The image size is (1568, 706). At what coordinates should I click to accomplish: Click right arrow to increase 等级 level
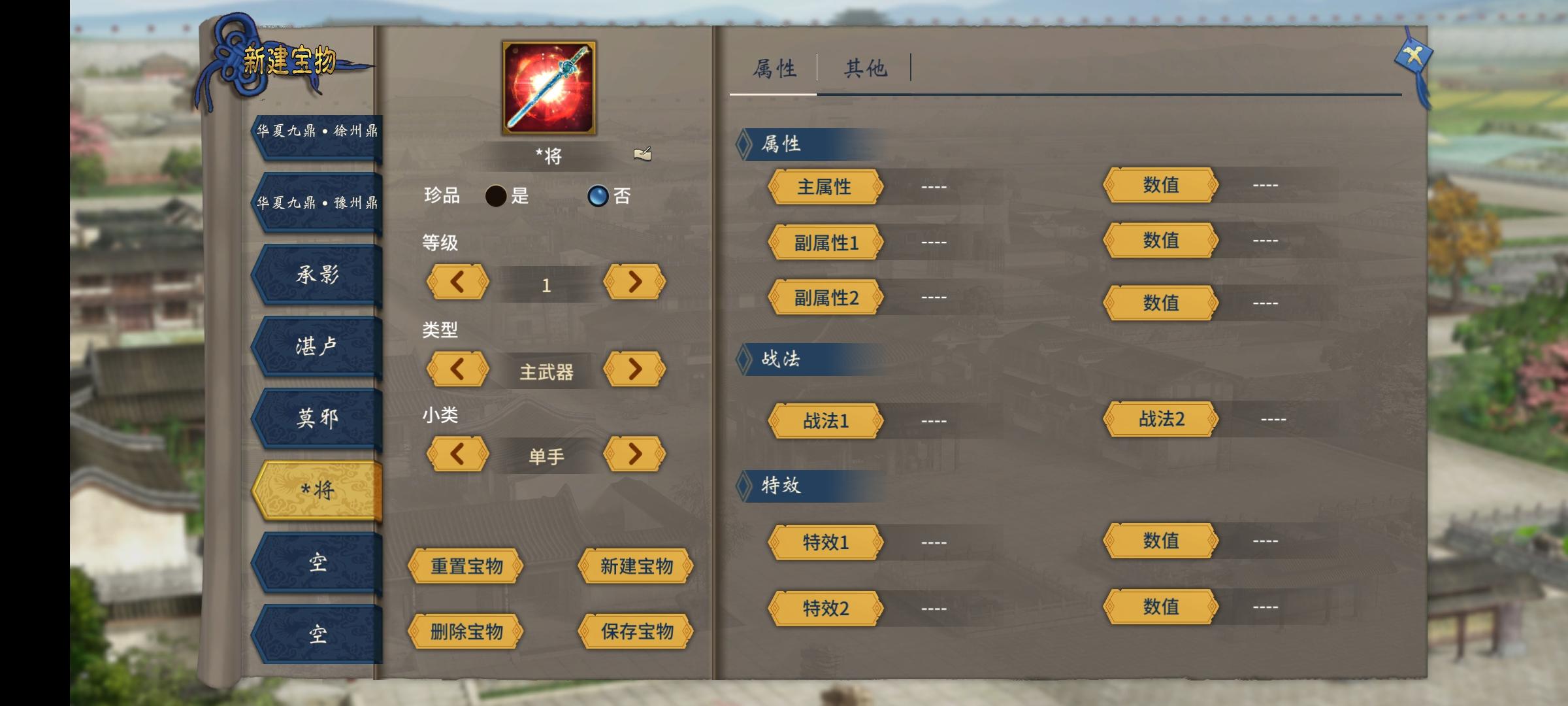pos(634,282)
